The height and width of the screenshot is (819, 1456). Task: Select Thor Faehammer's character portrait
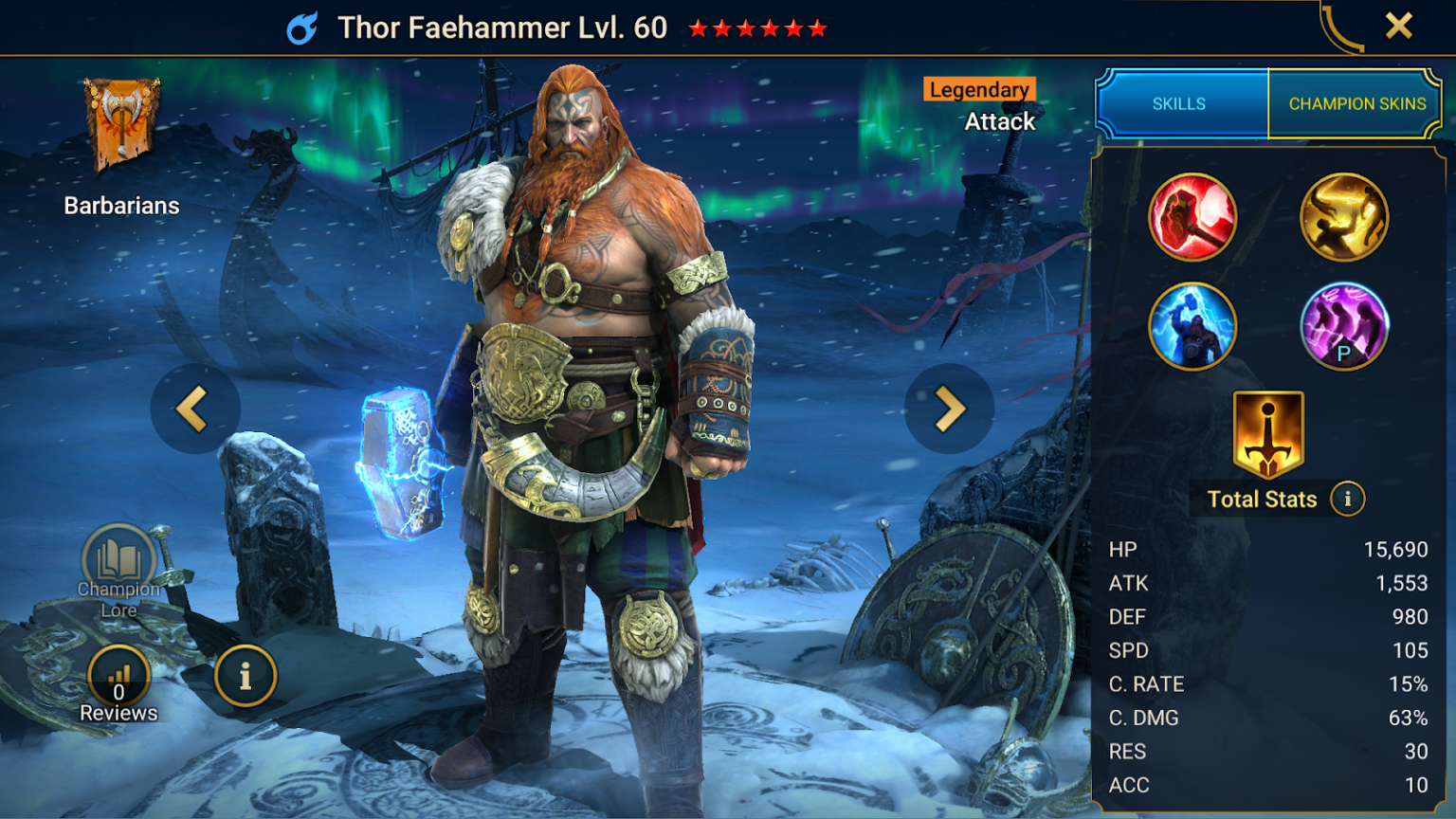[x=588, y=408]
